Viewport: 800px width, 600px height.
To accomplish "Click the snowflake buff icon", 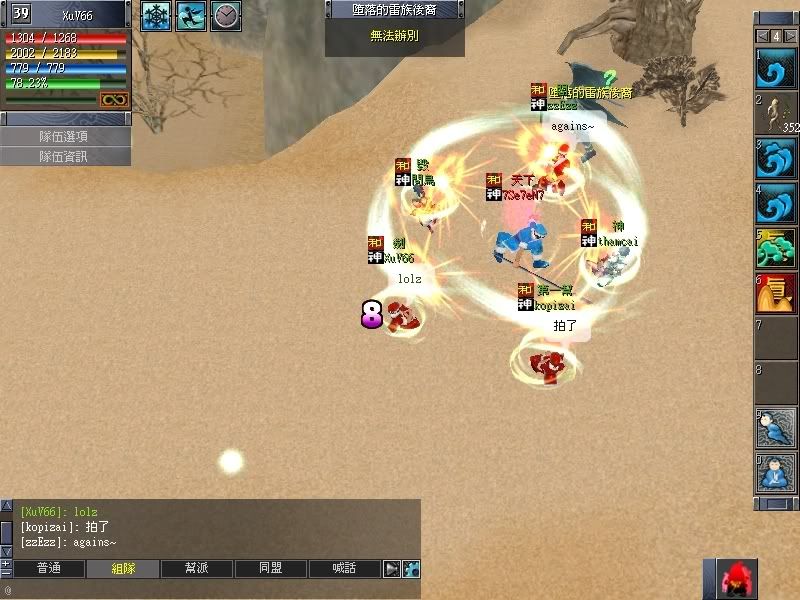I will click(156, 16).
